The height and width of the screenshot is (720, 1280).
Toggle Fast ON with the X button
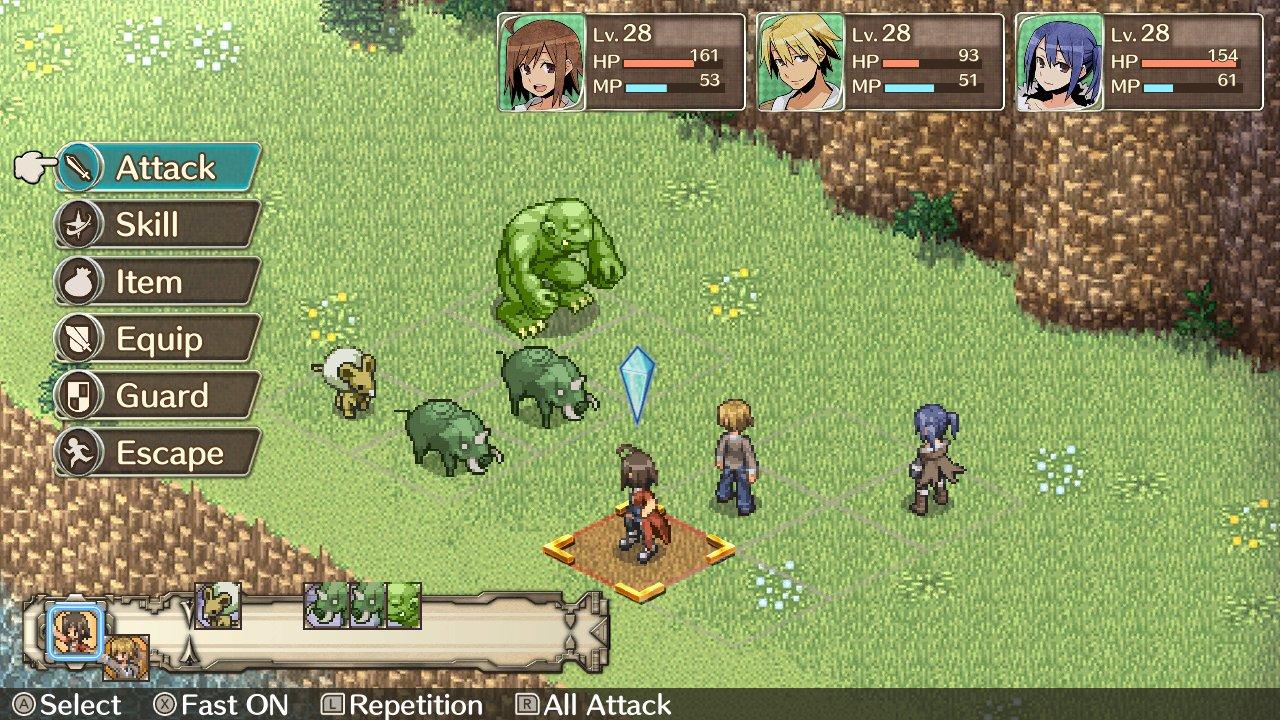(x=163, y=705)
